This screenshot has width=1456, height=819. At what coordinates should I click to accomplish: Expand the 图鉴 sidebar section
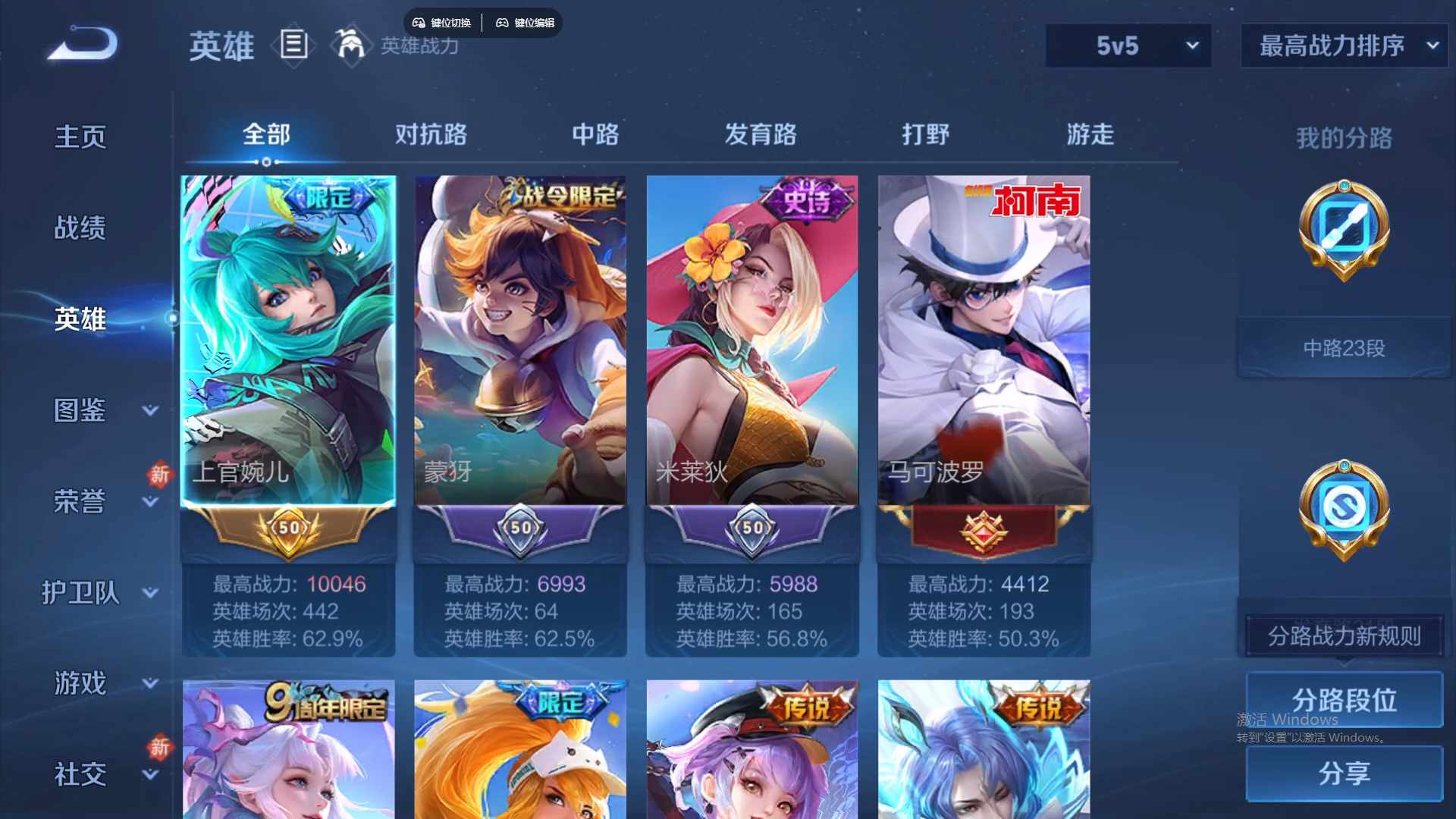pyautogui.click(x=81, y=409)
